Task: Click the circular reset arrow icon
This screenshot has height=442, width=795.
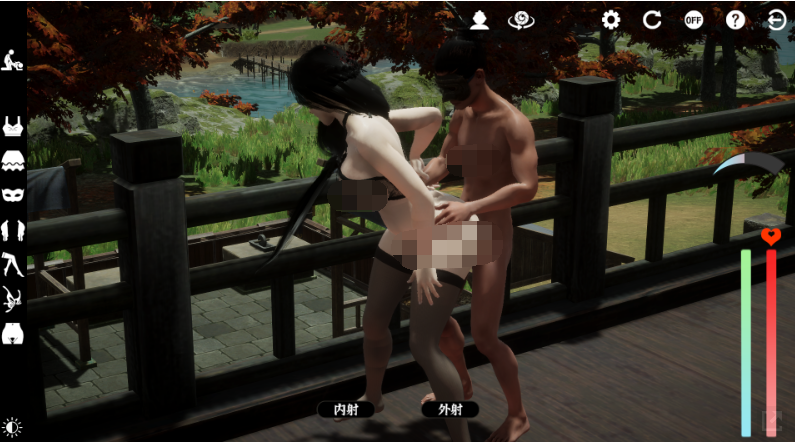Action: pyautogui.click(x=652, y=20)
